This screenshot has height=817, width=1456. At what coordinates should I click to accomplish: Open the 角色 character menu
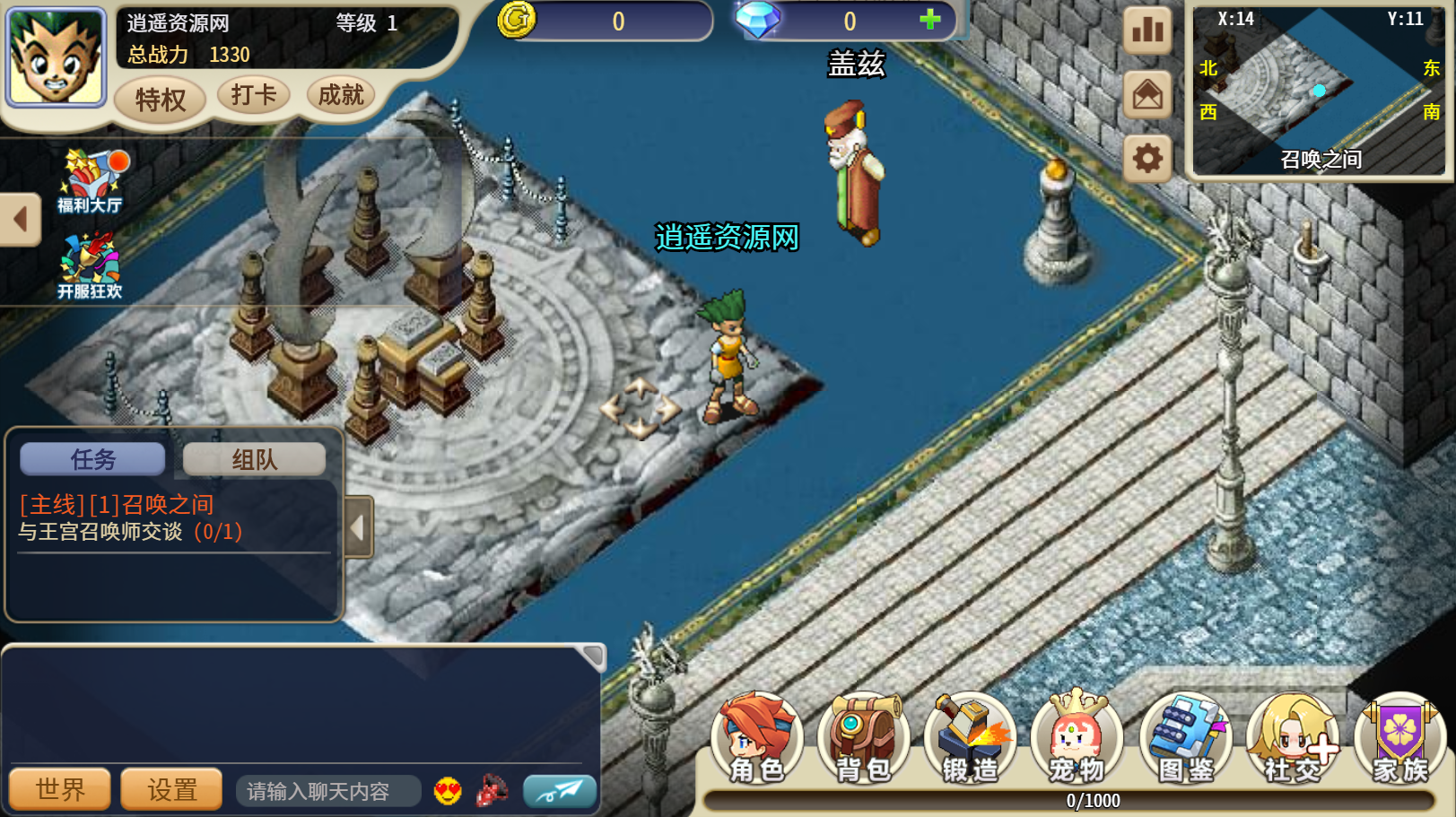point(756,737)
